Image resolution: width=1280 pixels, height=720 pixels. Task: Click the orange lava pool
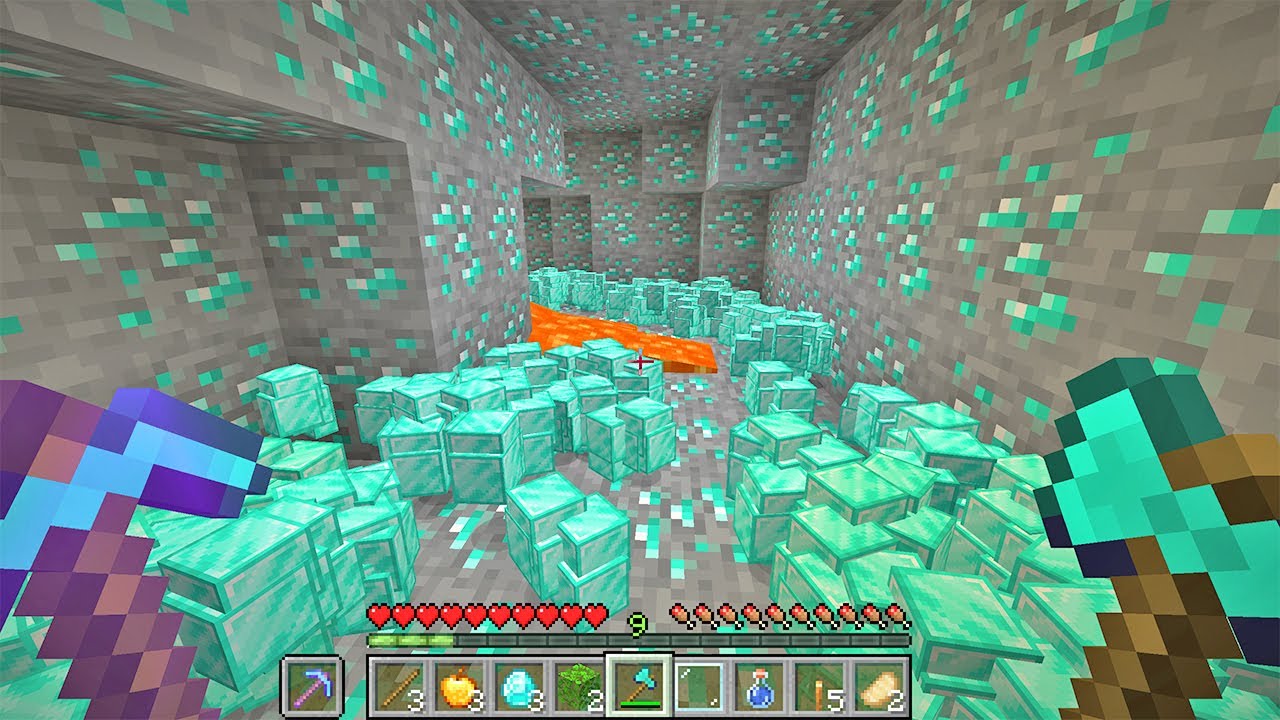[x=590, y=330]
